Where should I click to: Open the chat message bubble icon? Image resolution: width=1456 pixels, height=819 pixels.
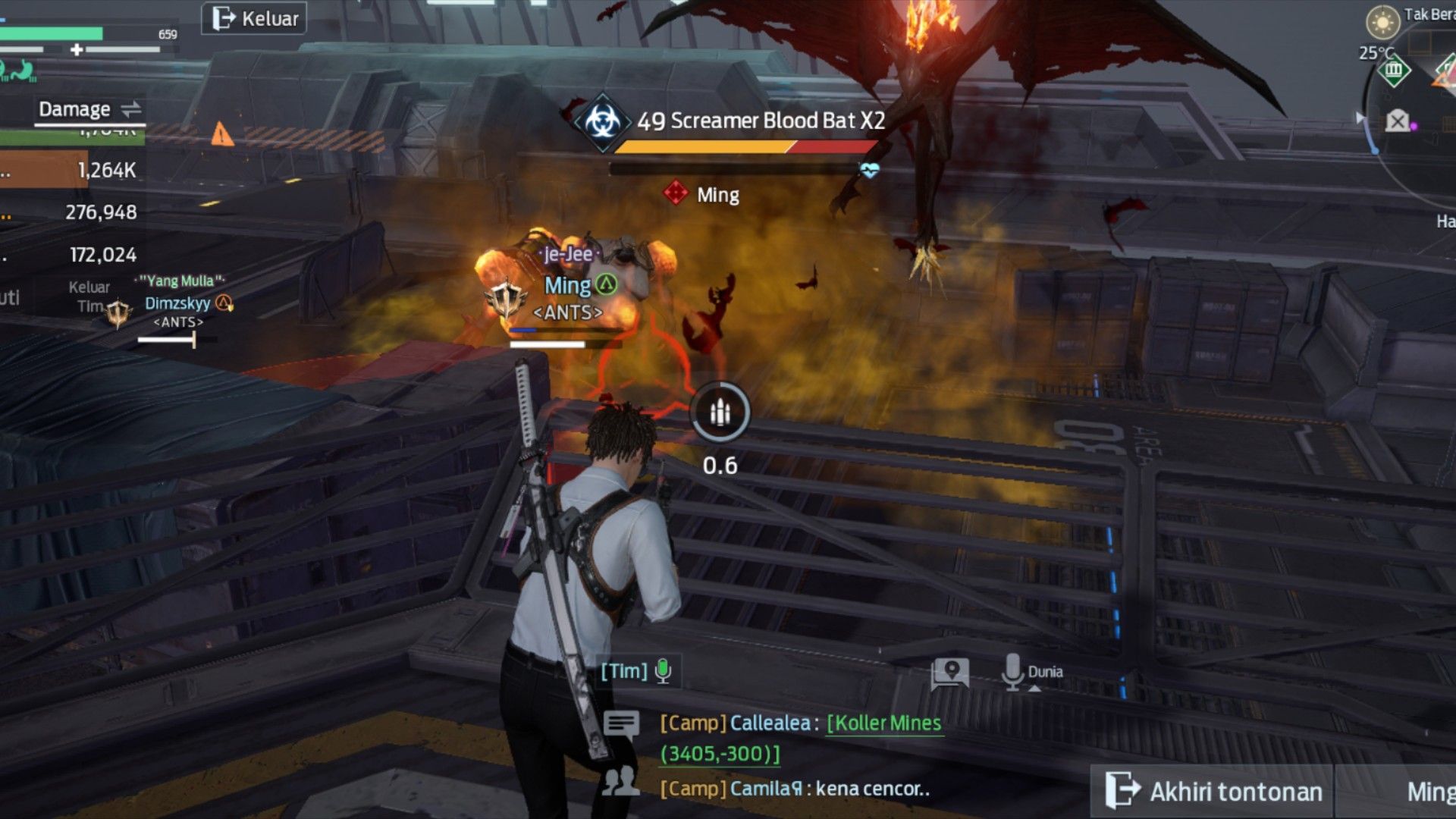pyautogui.click(x=621, y=724)
